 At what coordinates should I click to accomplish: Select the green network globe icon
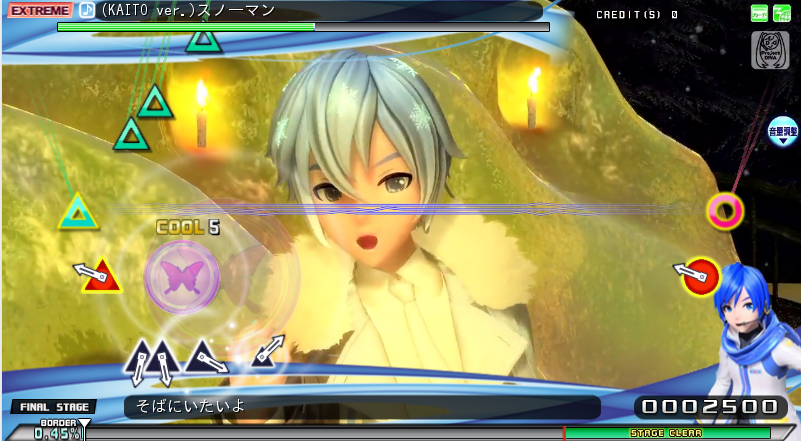point(781,13)
